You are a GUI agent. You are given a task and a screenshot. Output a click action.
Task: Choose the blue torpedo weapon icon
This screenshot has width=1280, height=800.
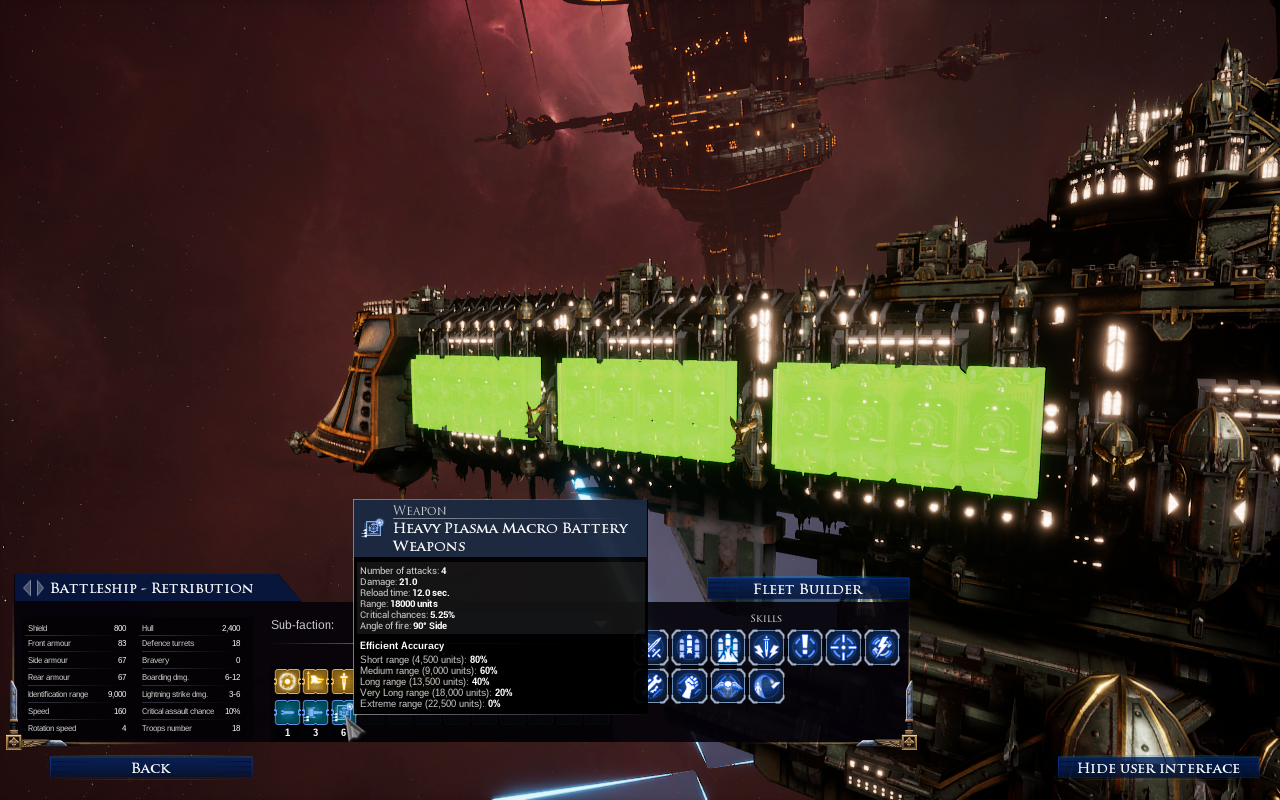(x=287, y=712)
